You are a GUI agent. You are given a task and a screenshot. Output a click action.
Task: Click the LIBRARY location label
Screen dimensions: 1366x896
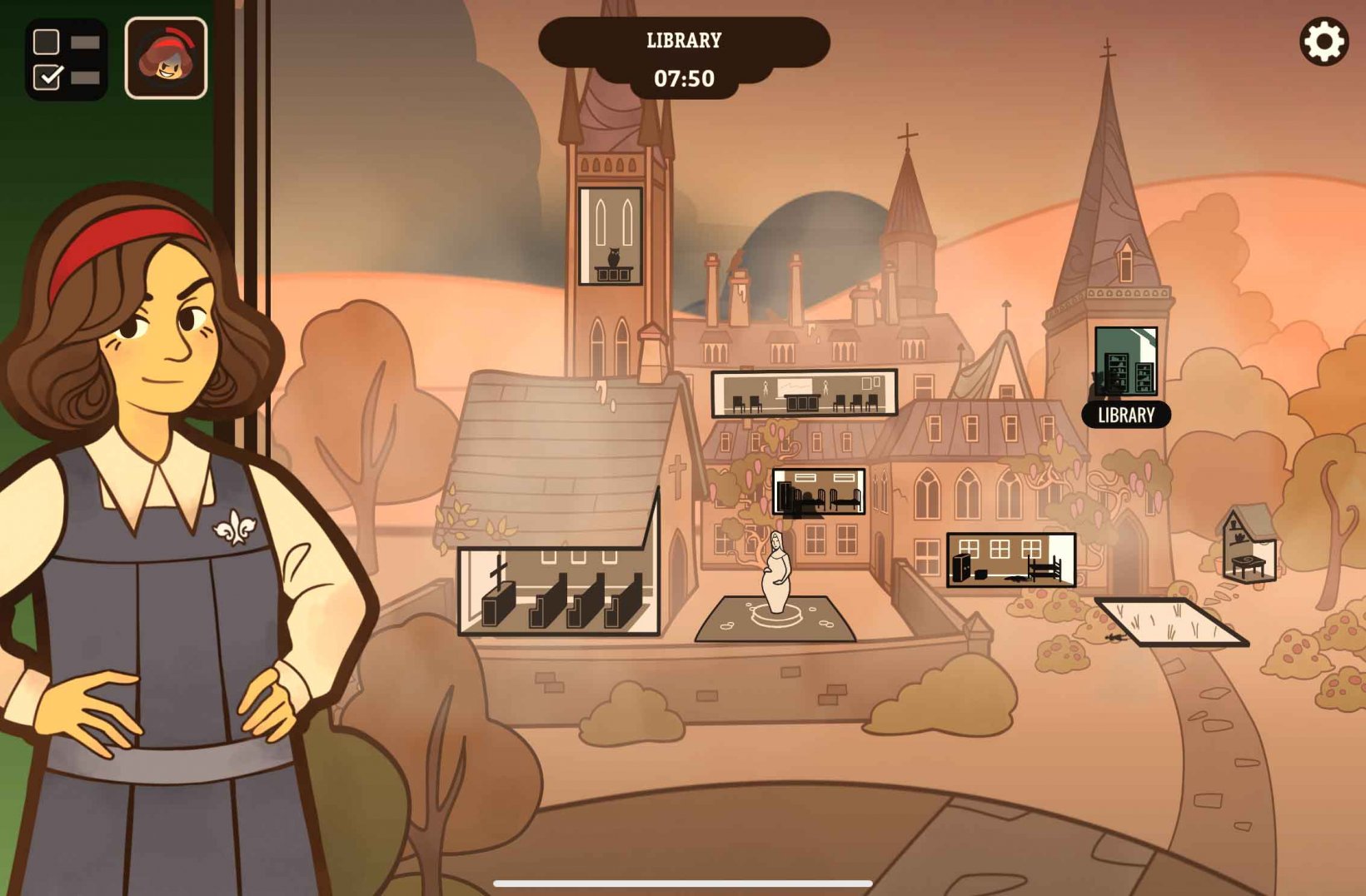[1126, 416]
